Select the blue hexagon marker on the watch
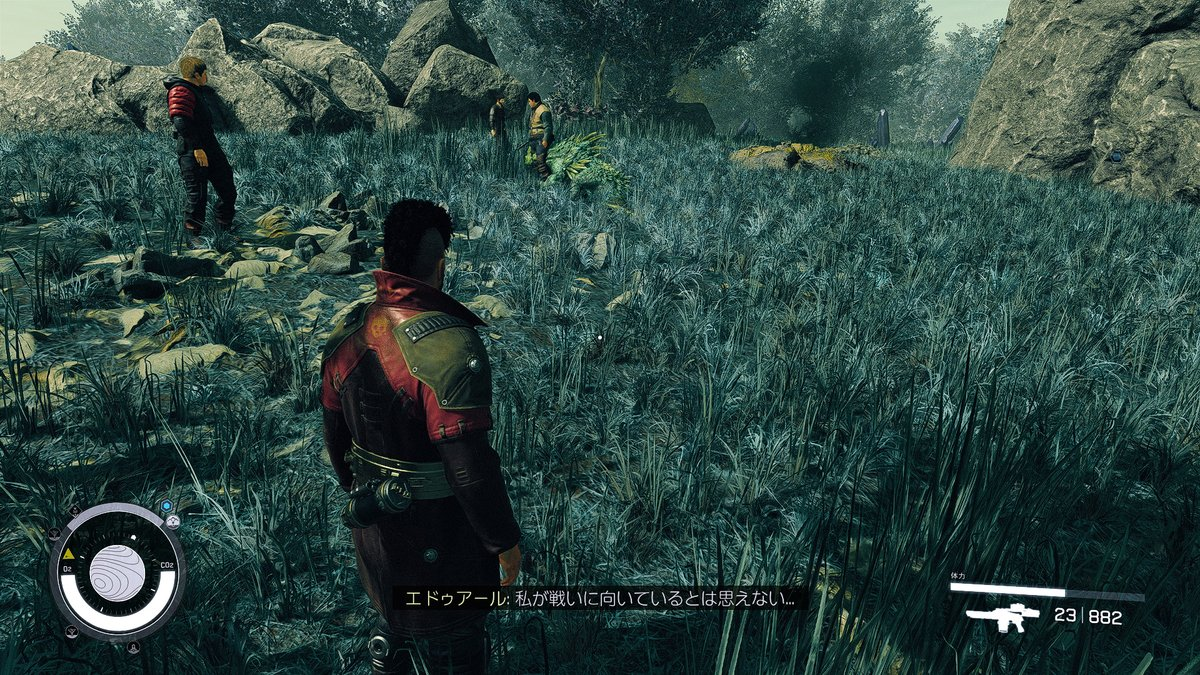1200x675 pixels. coord(166,507)
